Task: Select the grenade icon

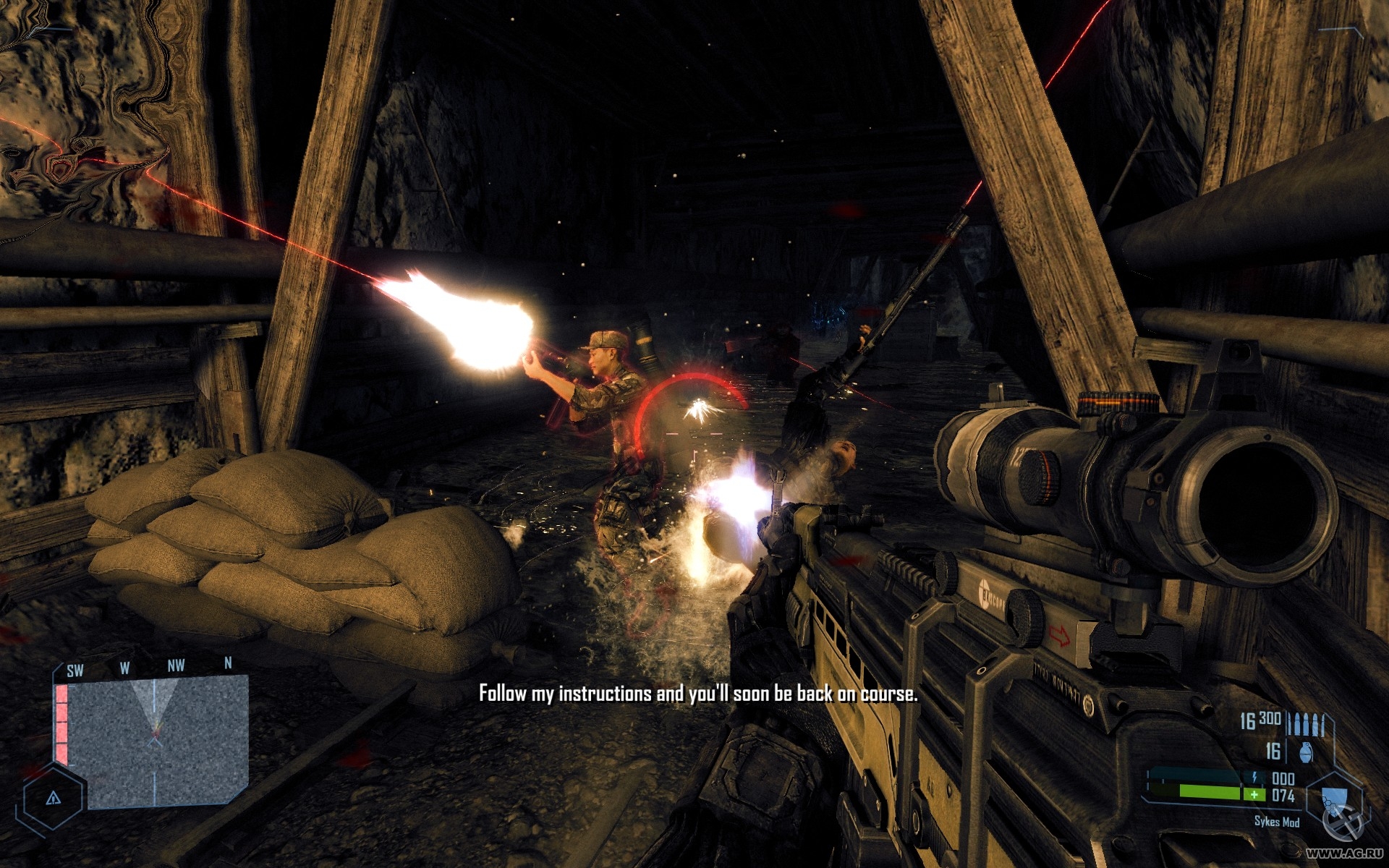Action: [x=1304, y=753]
